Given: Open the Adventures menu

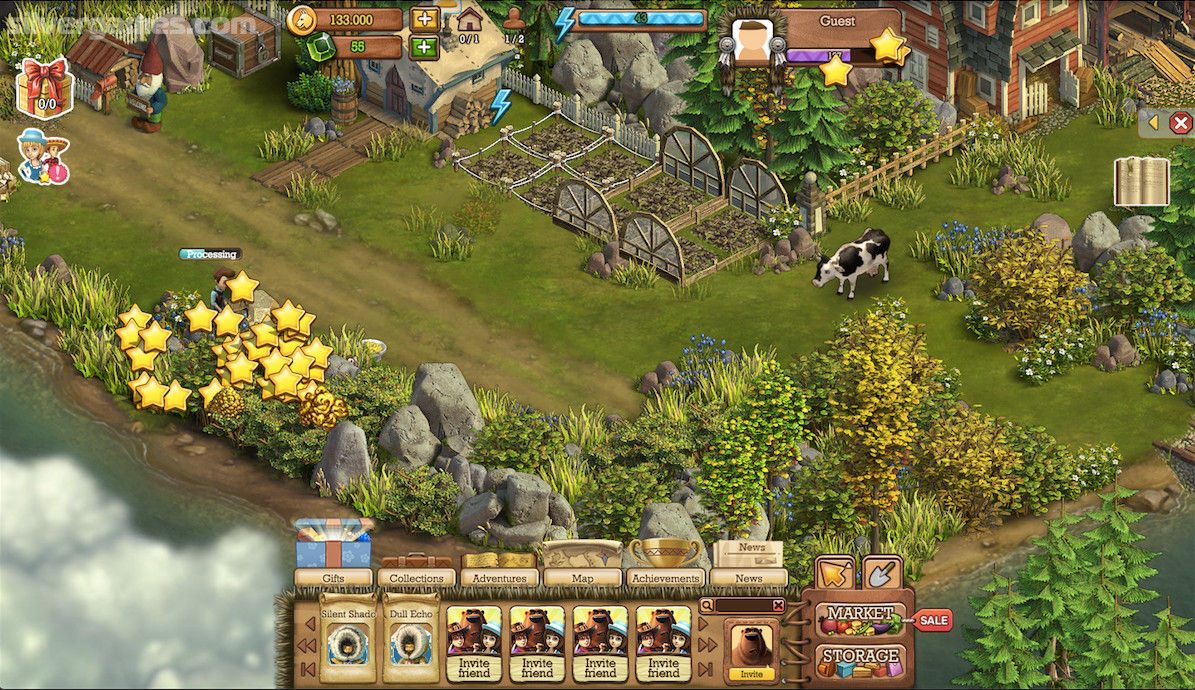Looking at the screenshot, I should pos(499,577).
